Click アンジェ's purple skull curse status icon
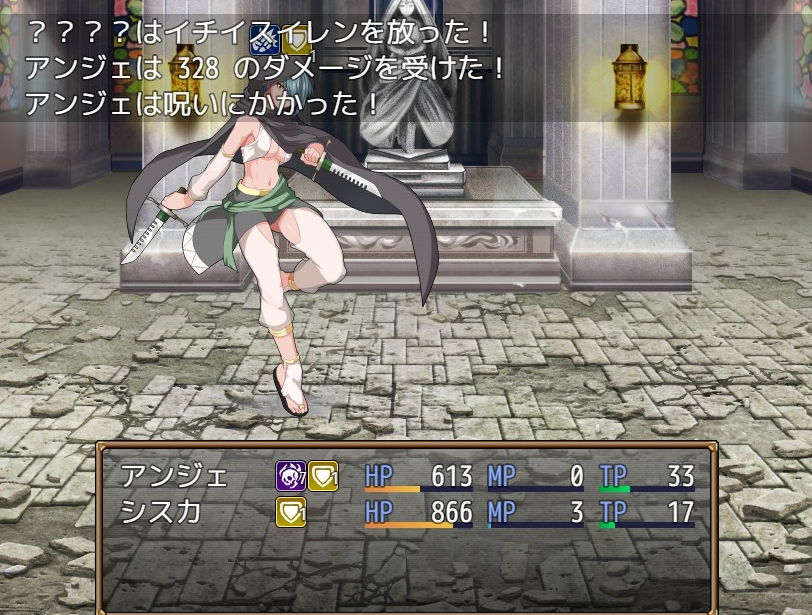812x615 pixels. [291, 476]
